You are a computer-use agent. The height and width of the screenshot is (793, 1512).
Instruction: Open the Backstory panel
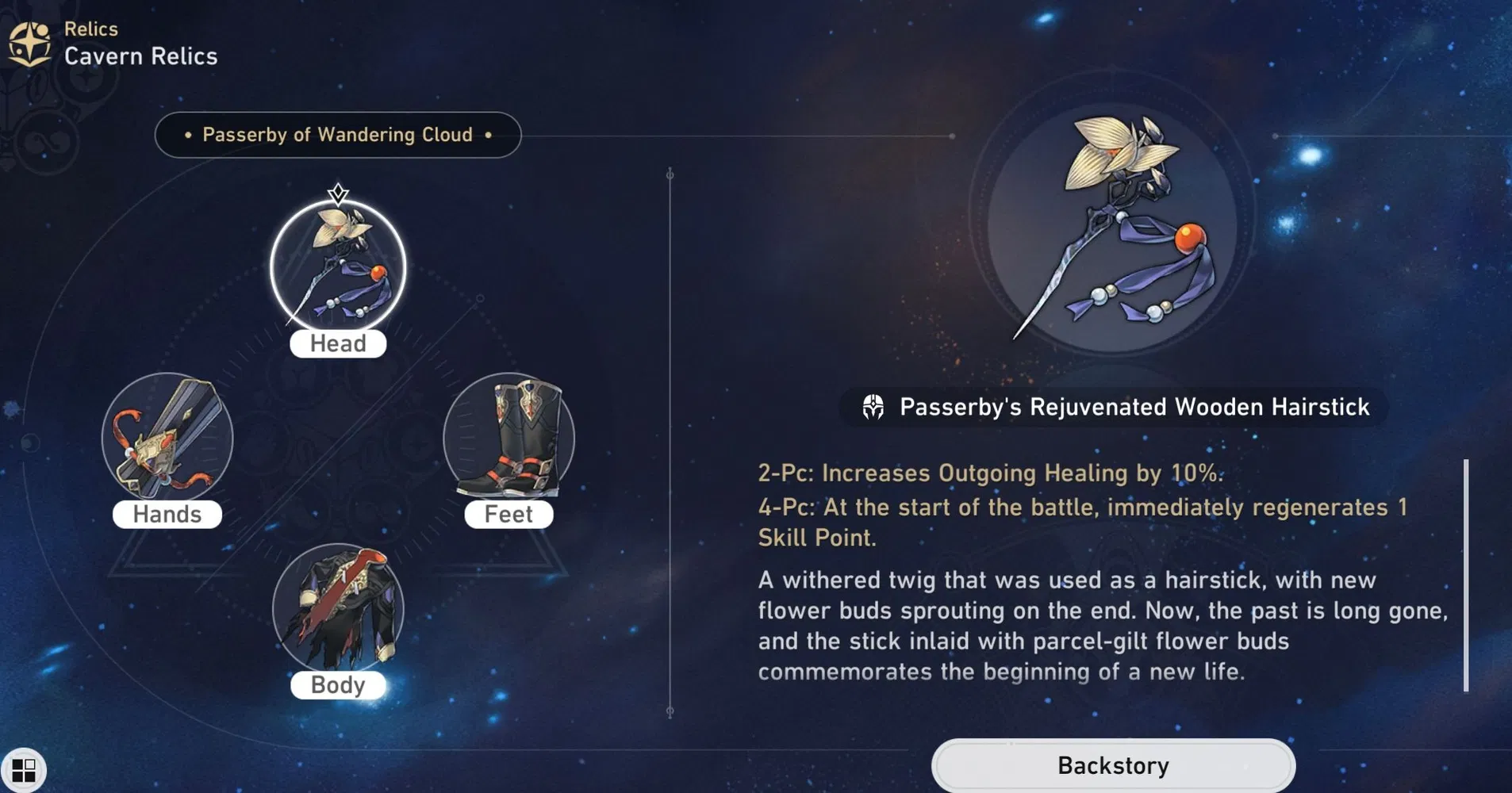click(1111, 764)
